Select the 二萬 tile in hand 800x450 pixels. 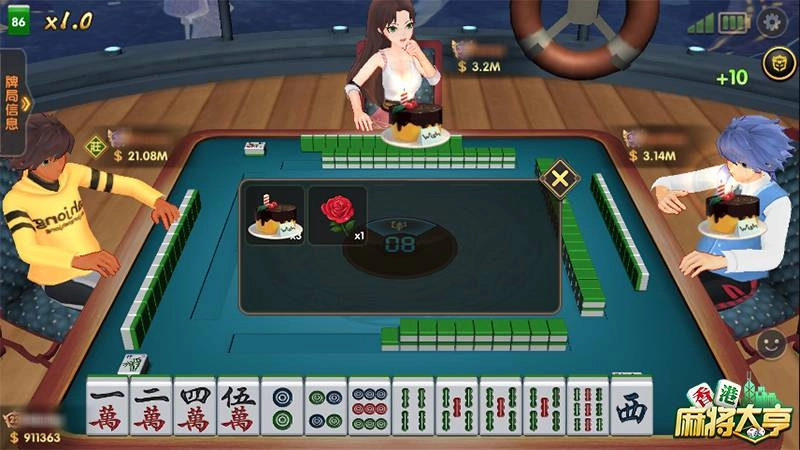coord(151,406)
